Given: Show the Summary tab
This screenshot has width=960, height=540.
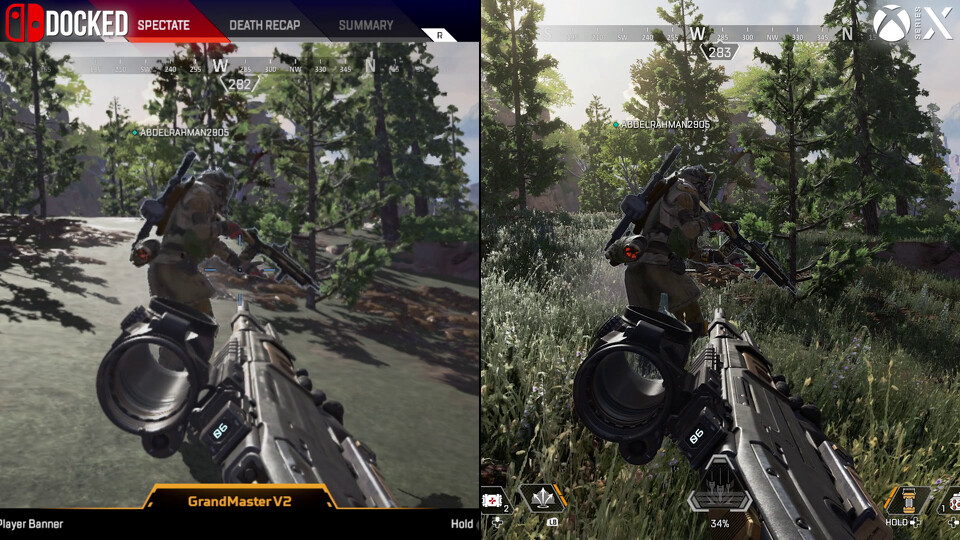Looking at the screenshot, I should [365, 25].
